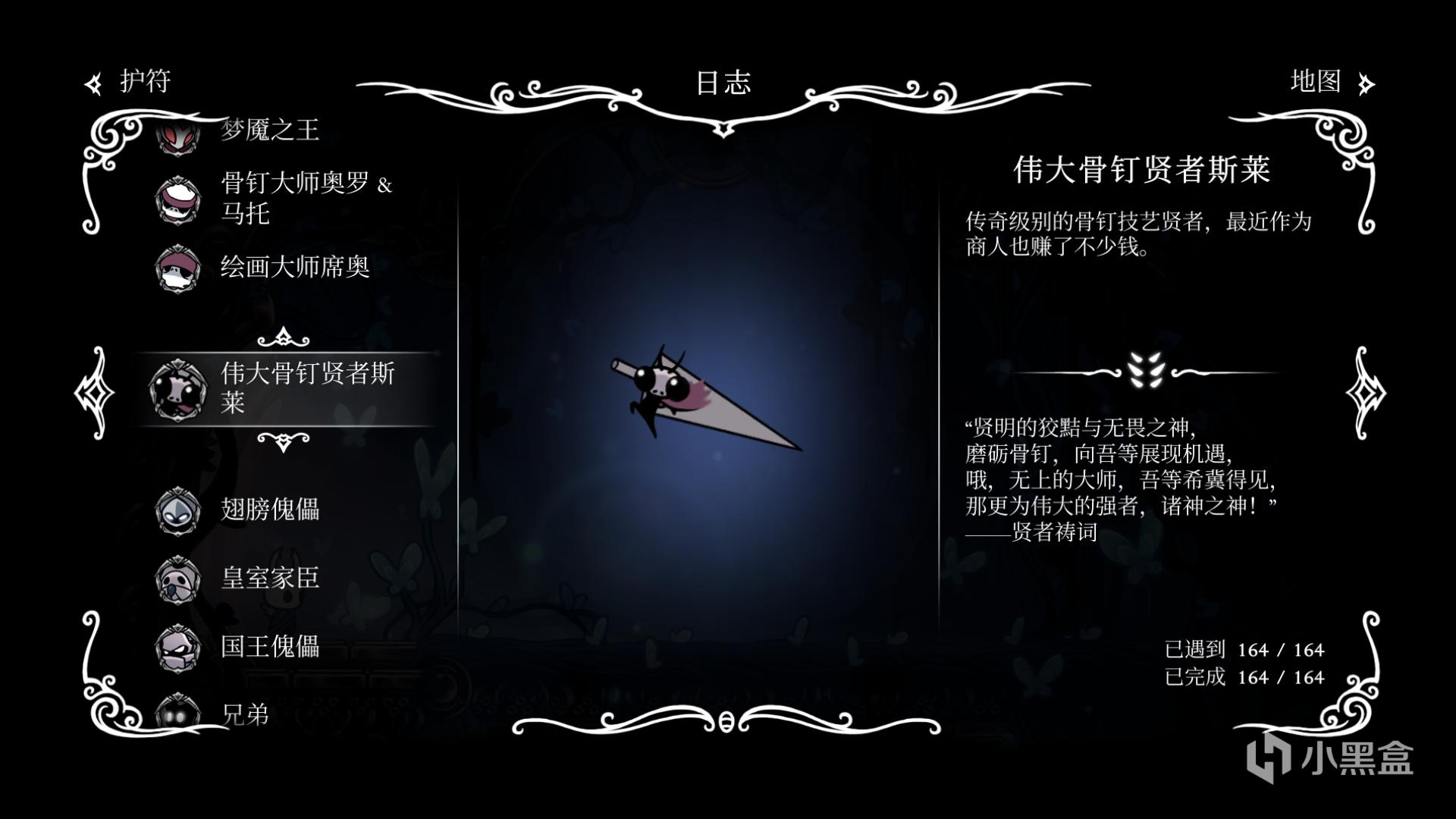The width and height of the screenshot is (1456, 819).
Task: Click the right pane navigation arrow
Action: coord(1365,392)
